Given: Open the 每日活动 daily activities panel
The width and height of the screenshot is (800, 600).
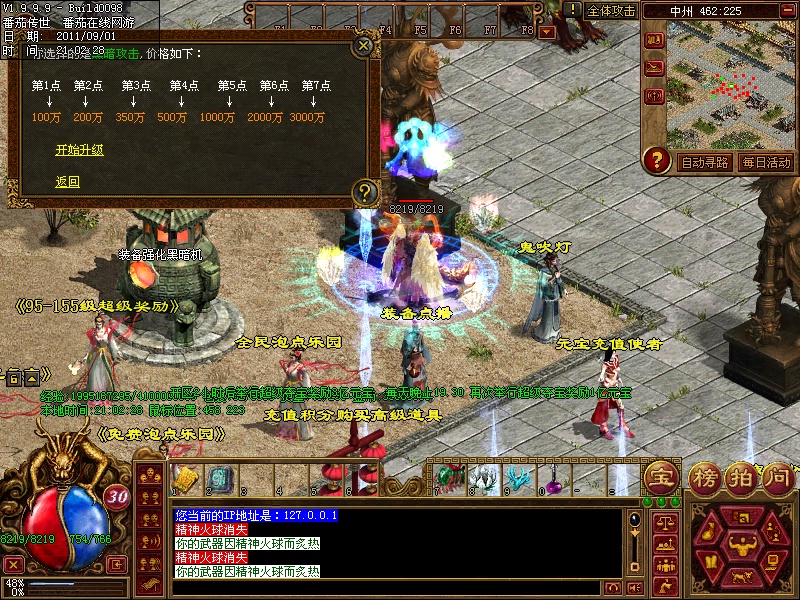Looking at the screenshot, I should tap(766, 162).
